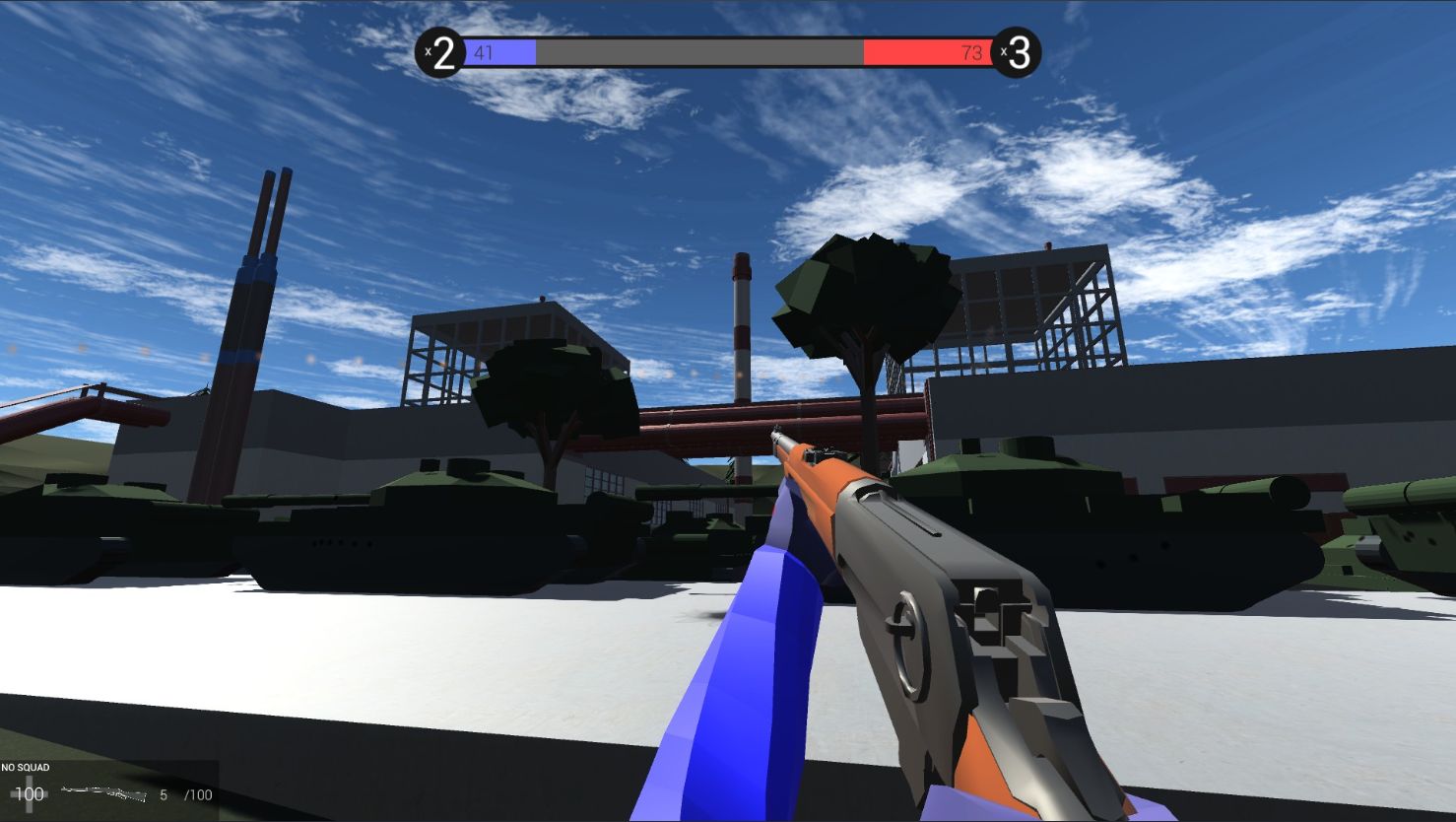This screenshot has height=822, width=1456.
Task: Click the ticket progress bar in the top center
Action: coord(729,52)
